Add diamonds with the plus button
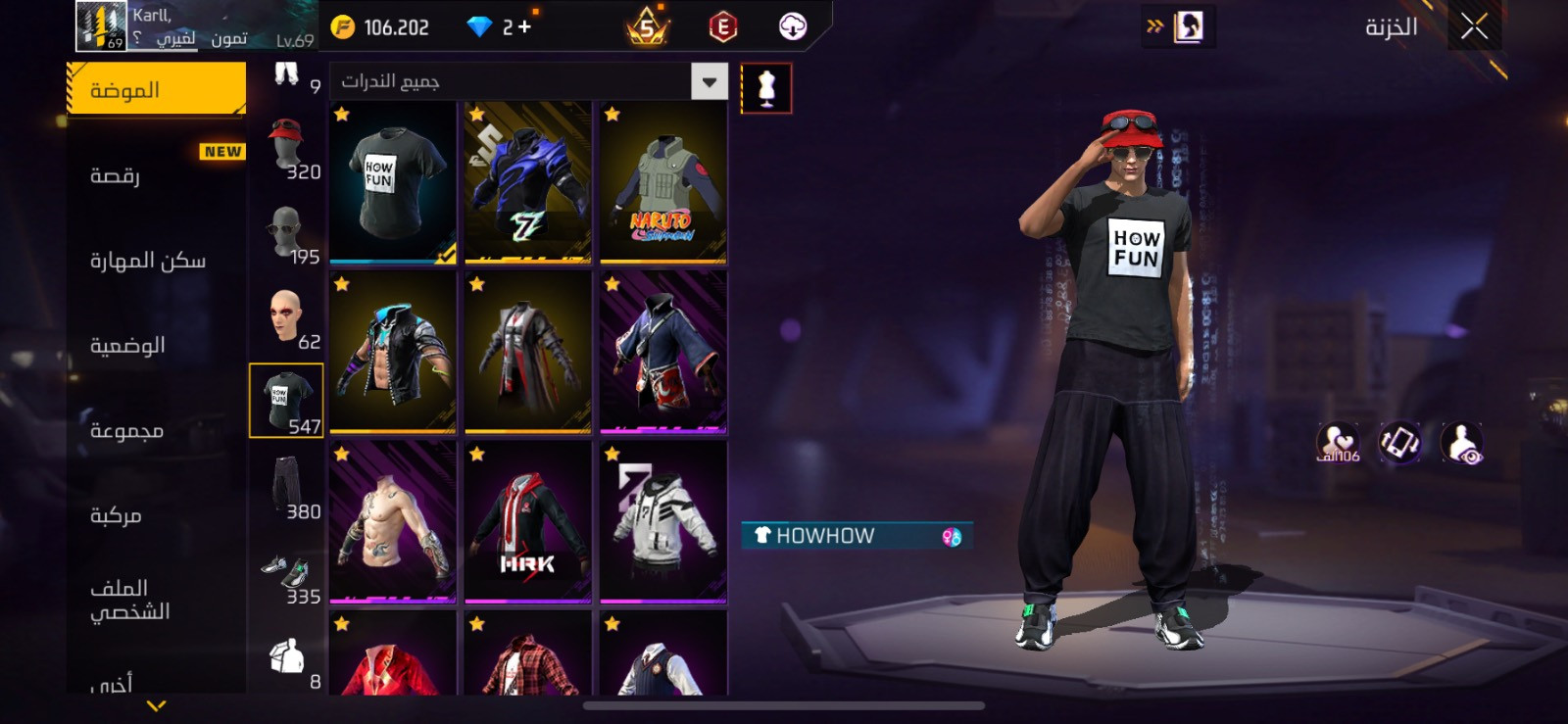 point(524,26)
